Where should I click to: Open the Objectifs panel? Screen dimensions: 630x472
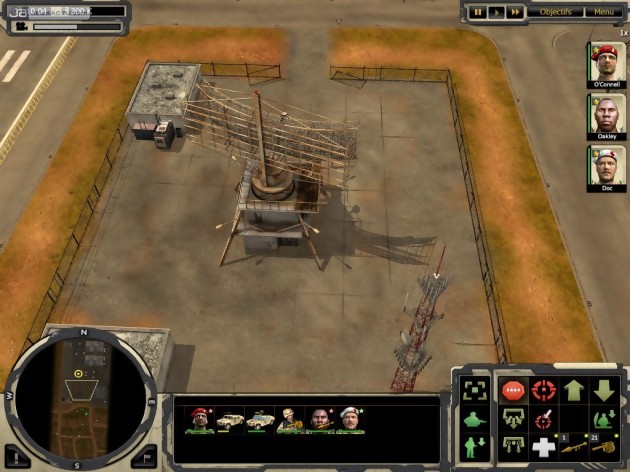coord(555,12)
